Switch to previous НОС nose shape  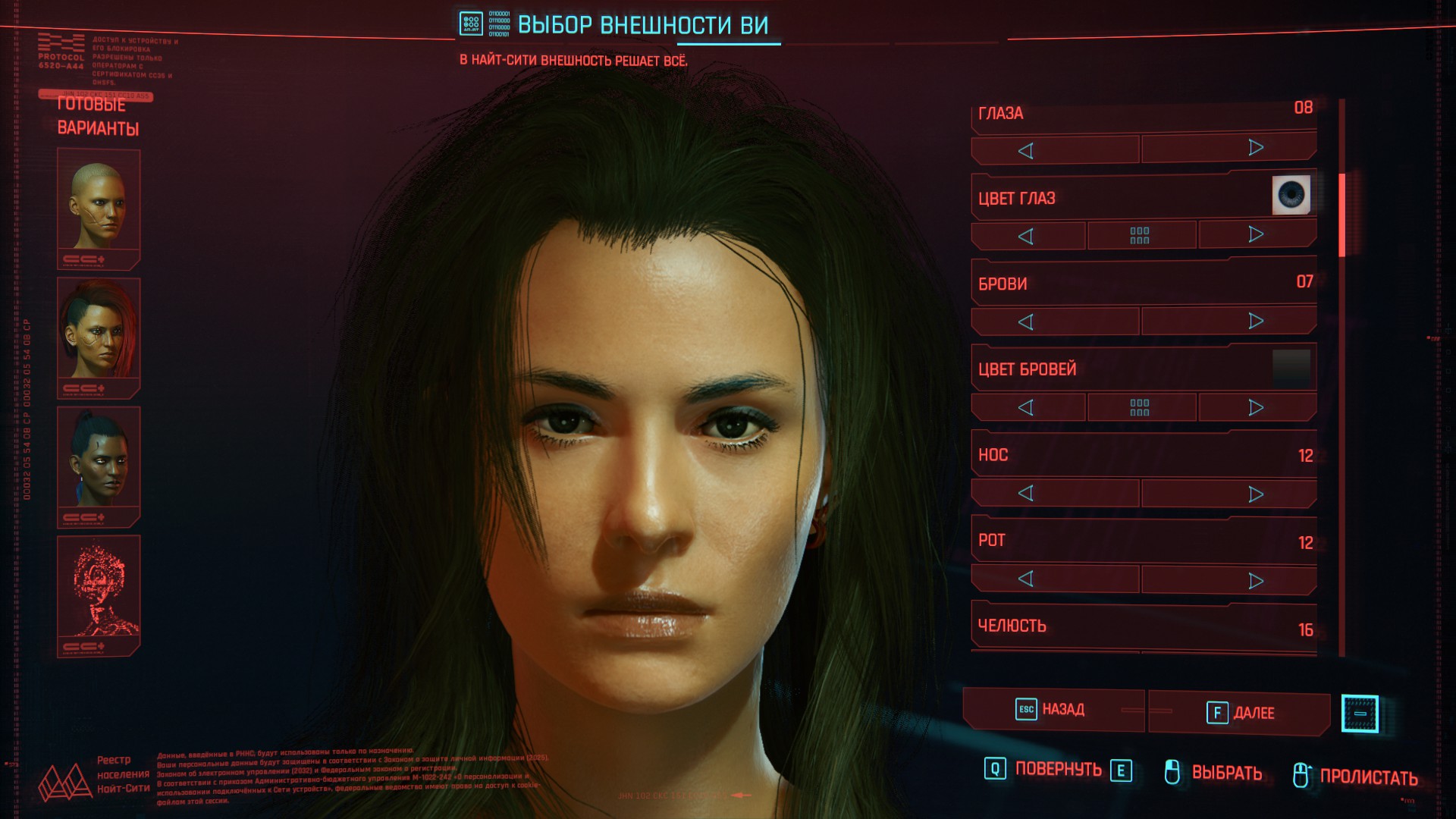tap(1026, 494)
